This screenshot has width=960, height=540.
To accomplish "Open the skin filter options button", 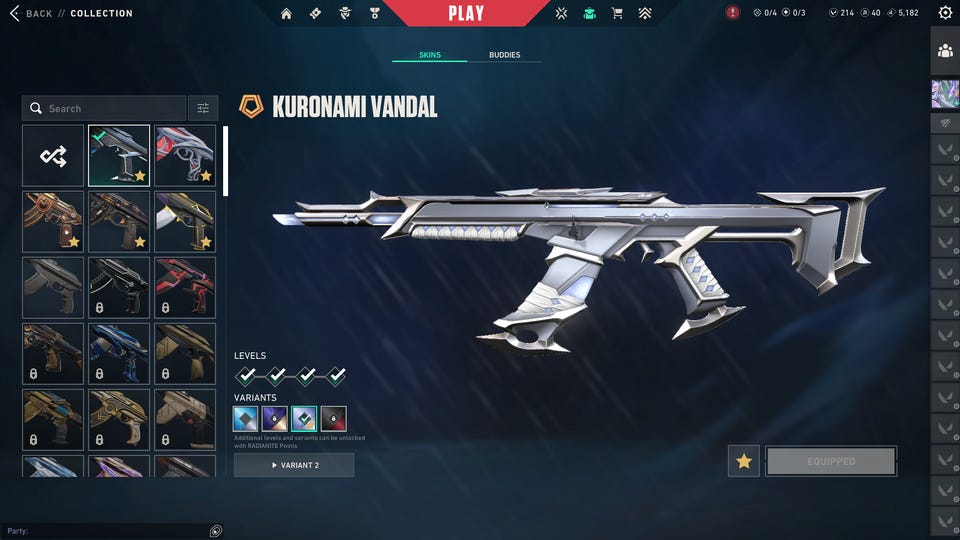I will coord(203,108).
